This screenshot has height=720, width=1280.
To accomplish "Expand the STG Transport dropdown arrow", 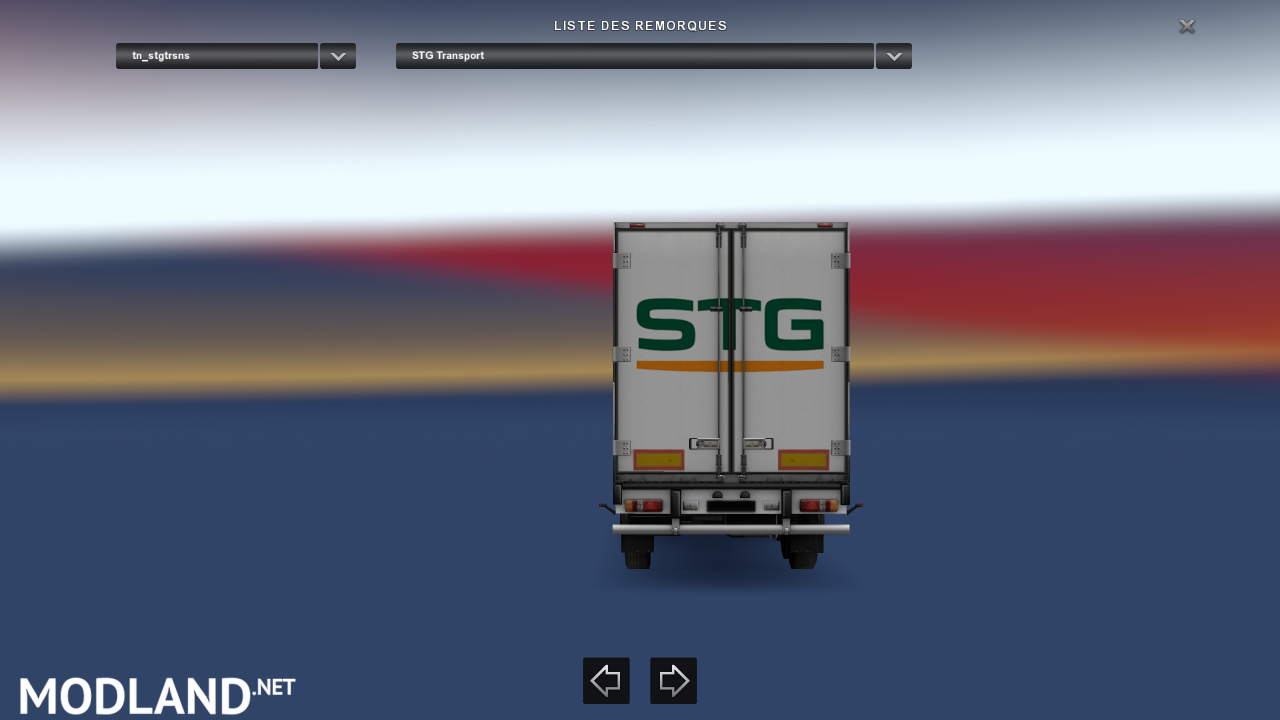I will click(x=893, y=56).
